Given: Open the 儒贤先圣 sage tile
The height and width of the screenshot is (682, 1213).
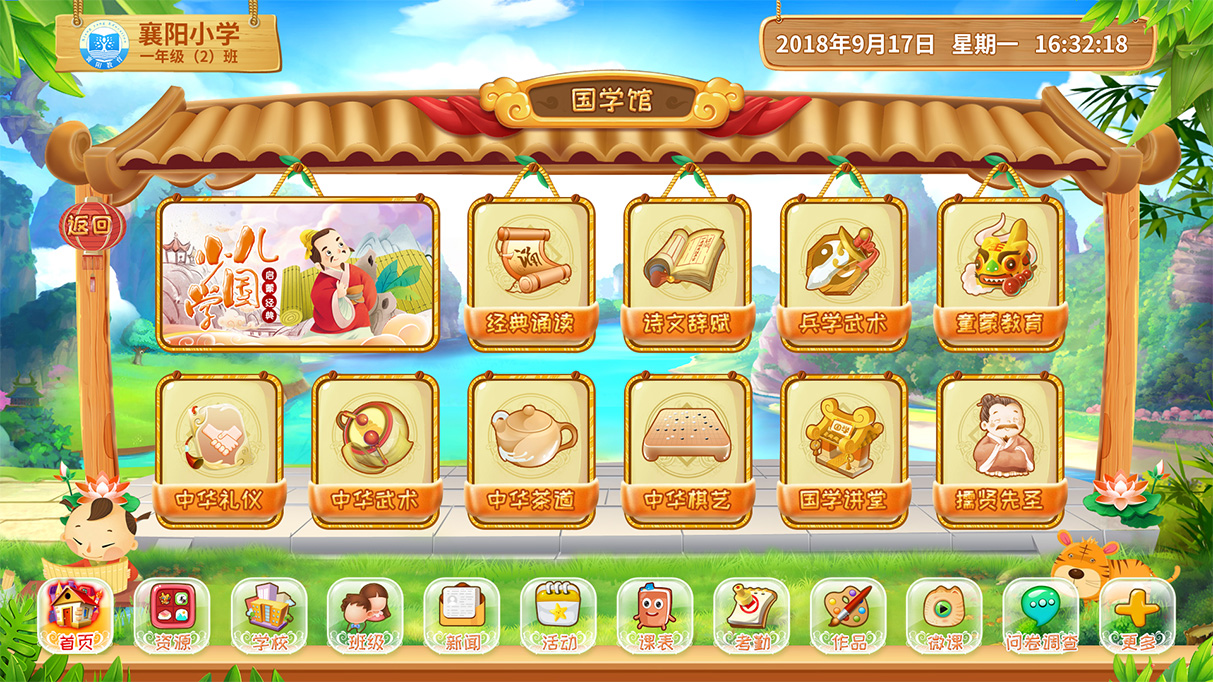Looking at the screenshot, I should [1000, 450].
